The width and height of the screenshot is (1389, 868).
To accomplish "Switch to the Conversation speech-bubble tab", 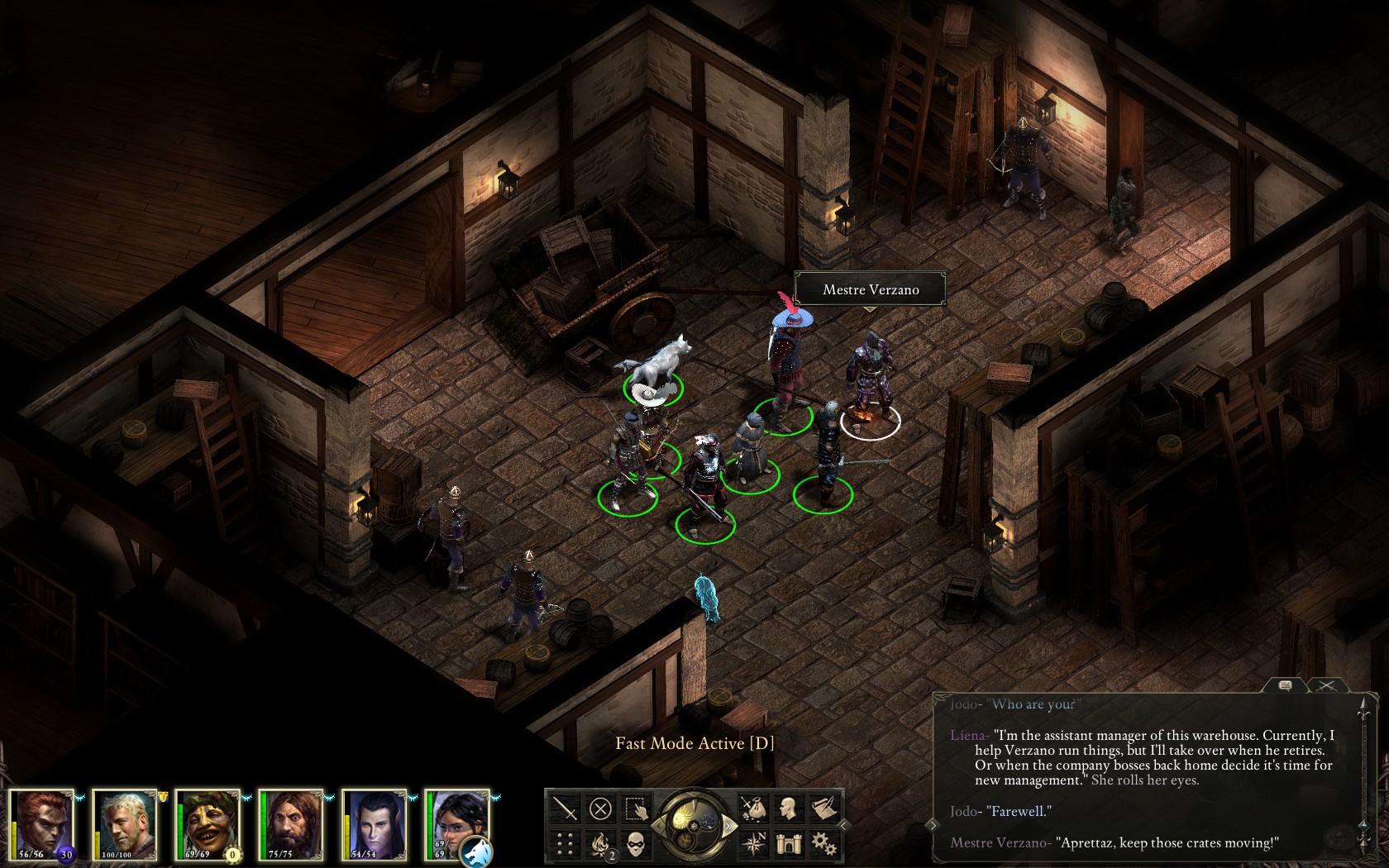I will pos(1284,686).
